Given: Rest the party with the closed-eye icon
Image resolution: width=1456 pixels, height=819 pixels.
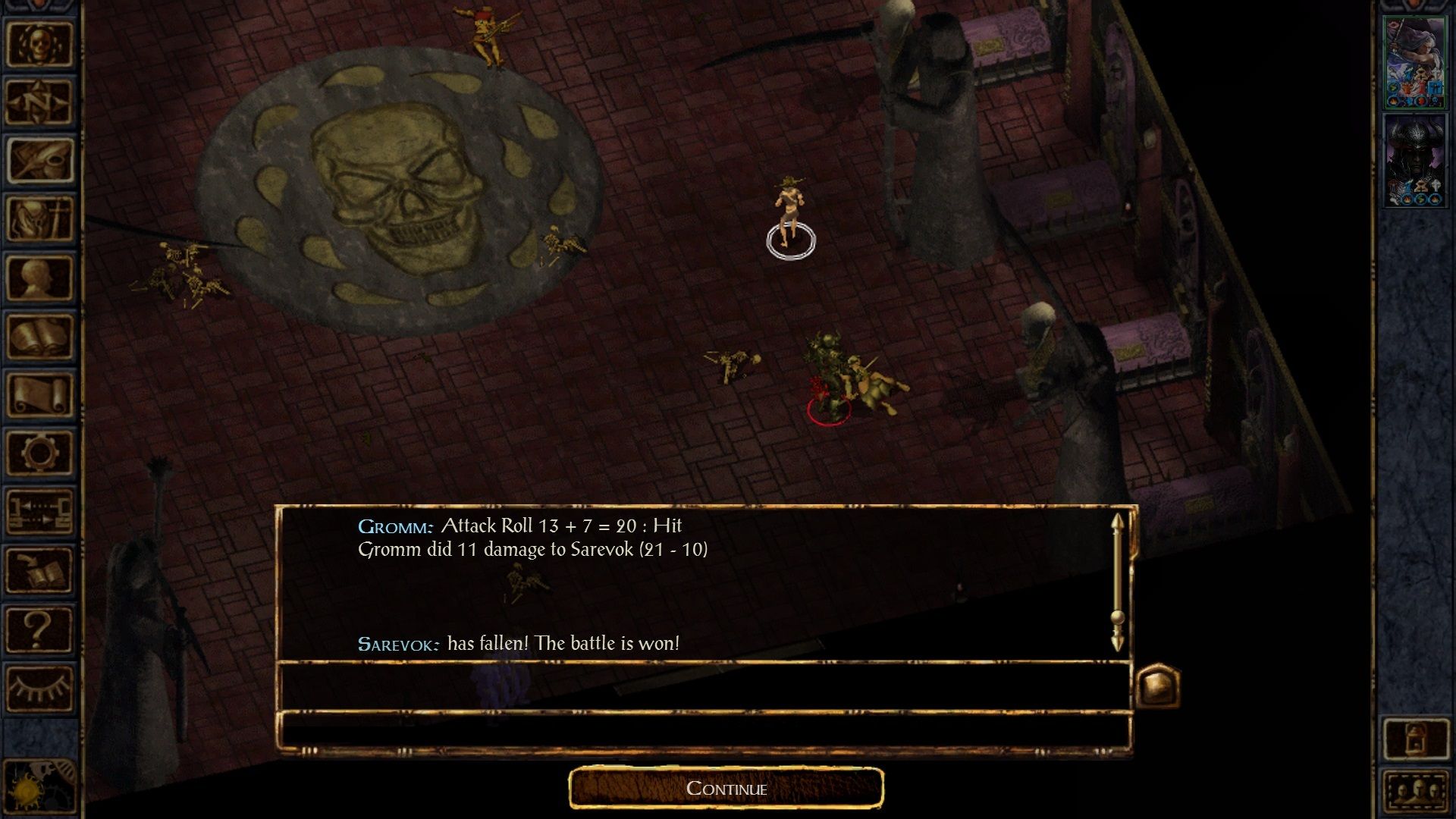Looking at the screenshot, I should (x=39, y=687).
